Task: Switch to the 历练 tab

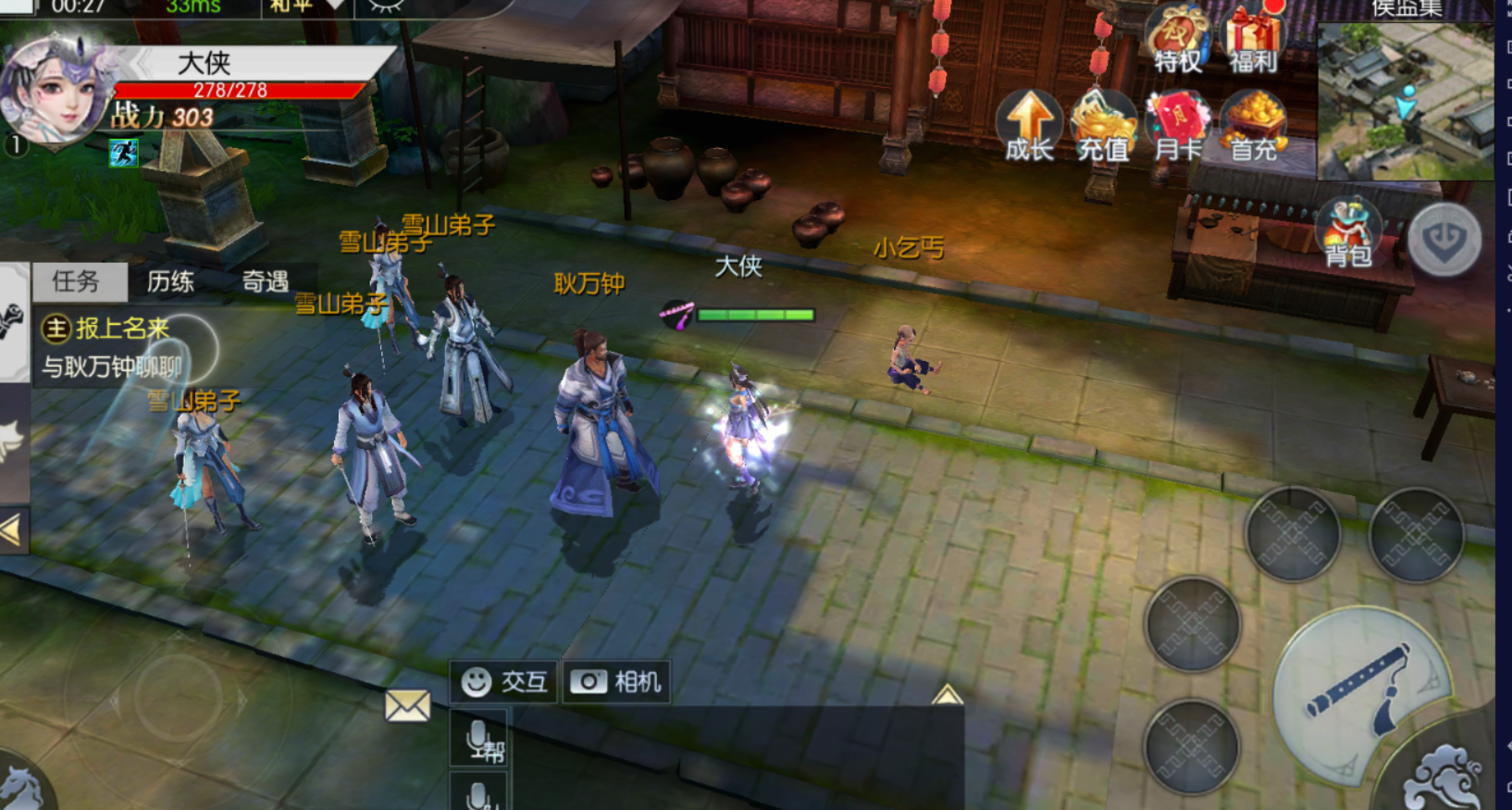Action: (x=171, y=281)
